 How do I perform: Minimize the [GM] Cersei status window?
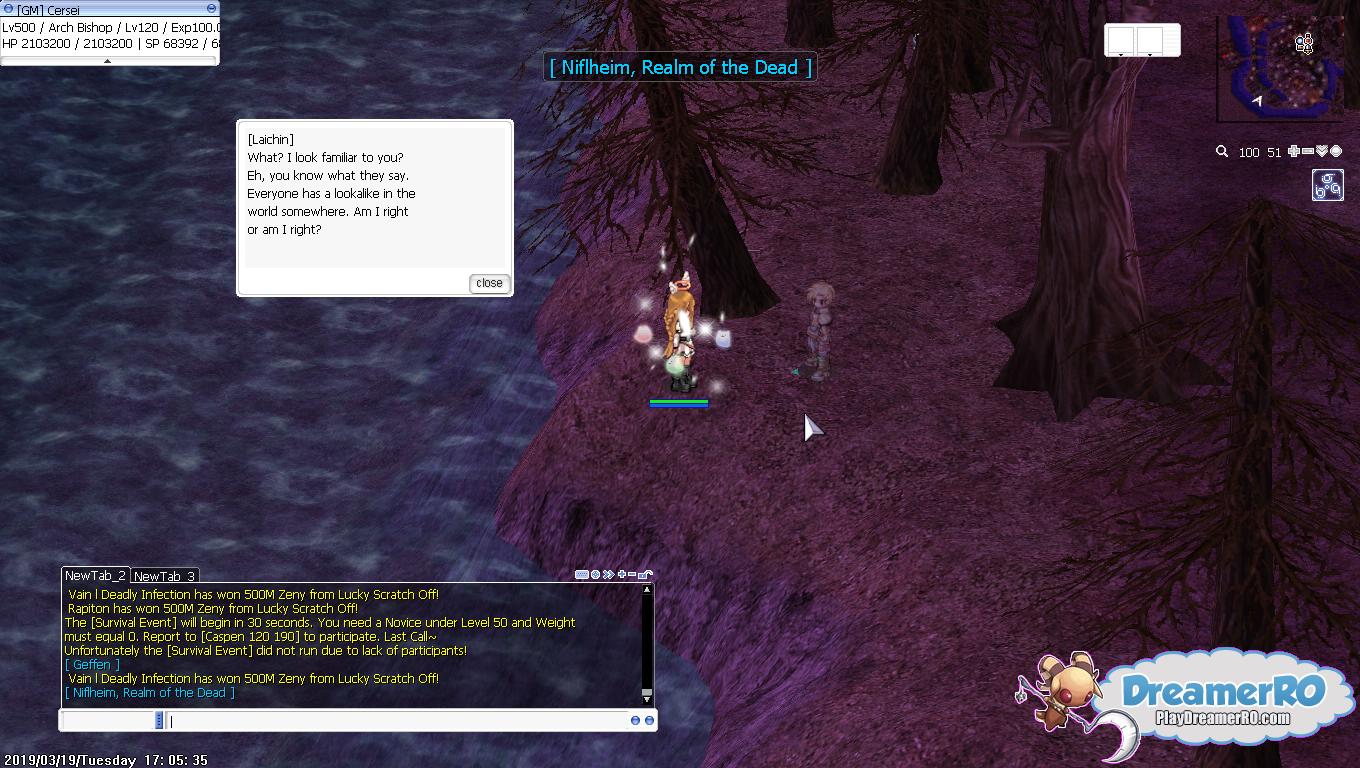[211, 9]
